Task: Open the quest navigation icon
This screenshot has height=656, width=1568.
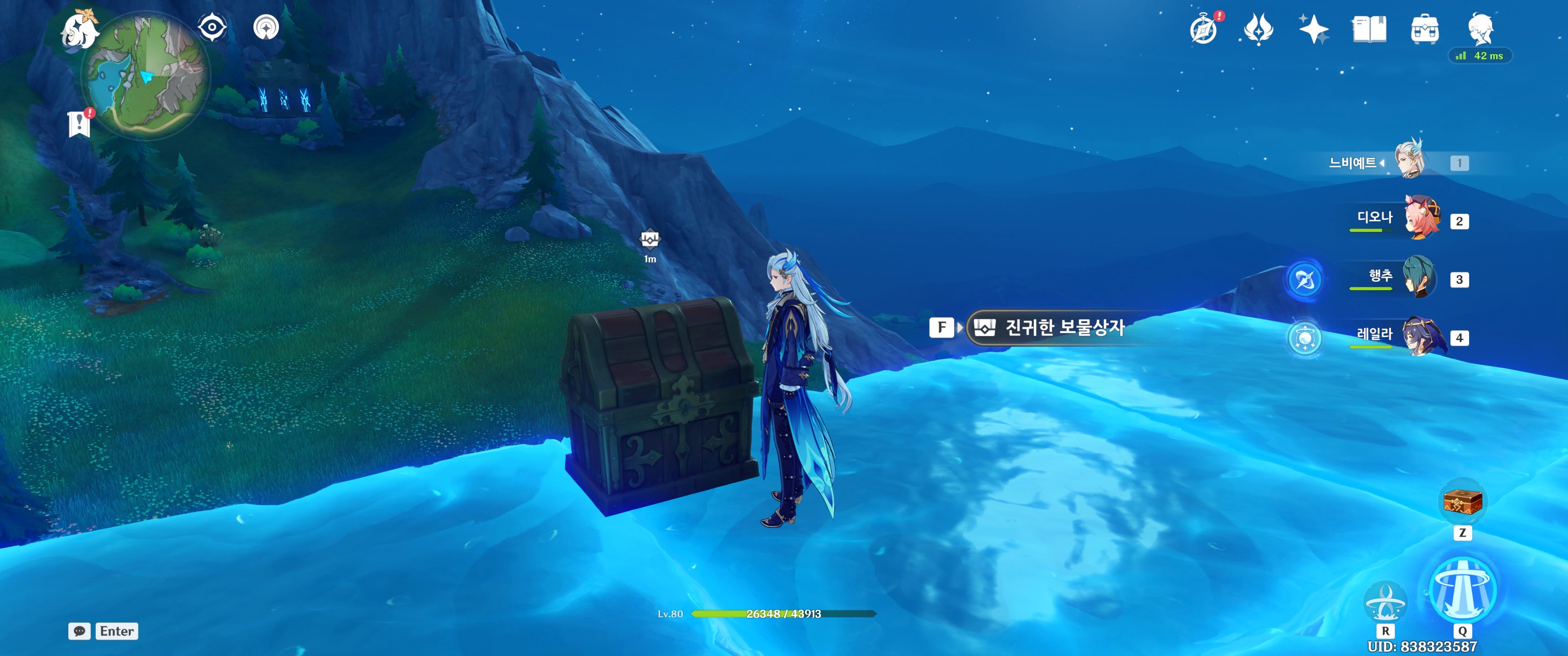Action: (266, 27)
